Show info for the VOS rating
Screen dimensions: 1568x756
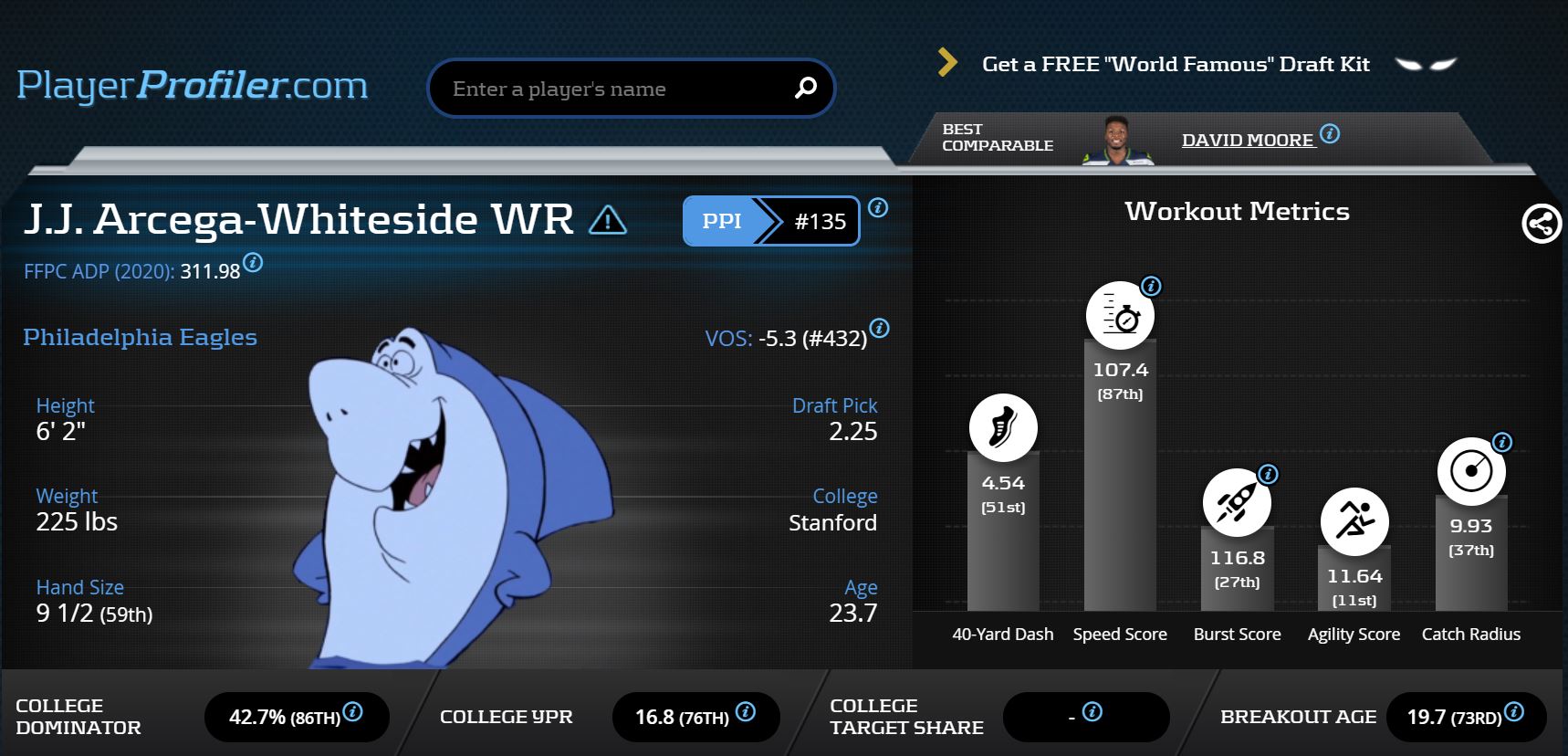879,328
